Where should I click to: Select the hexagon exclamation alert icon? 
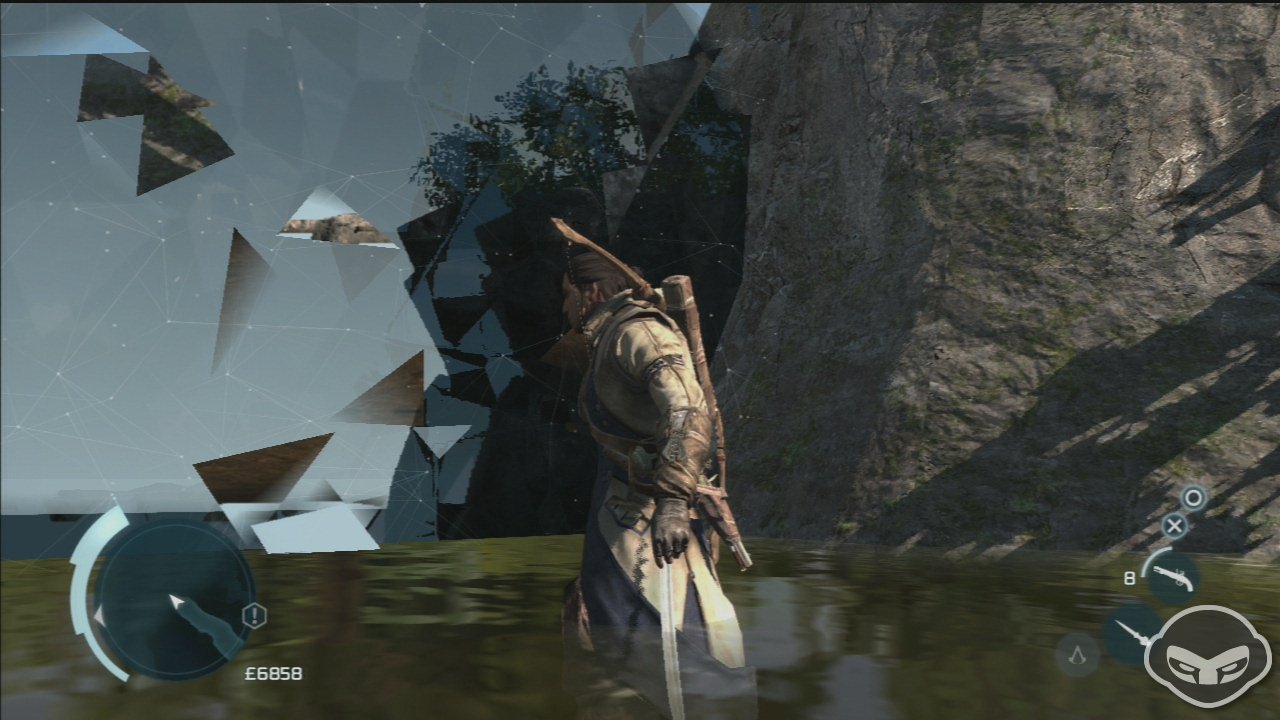255,616
